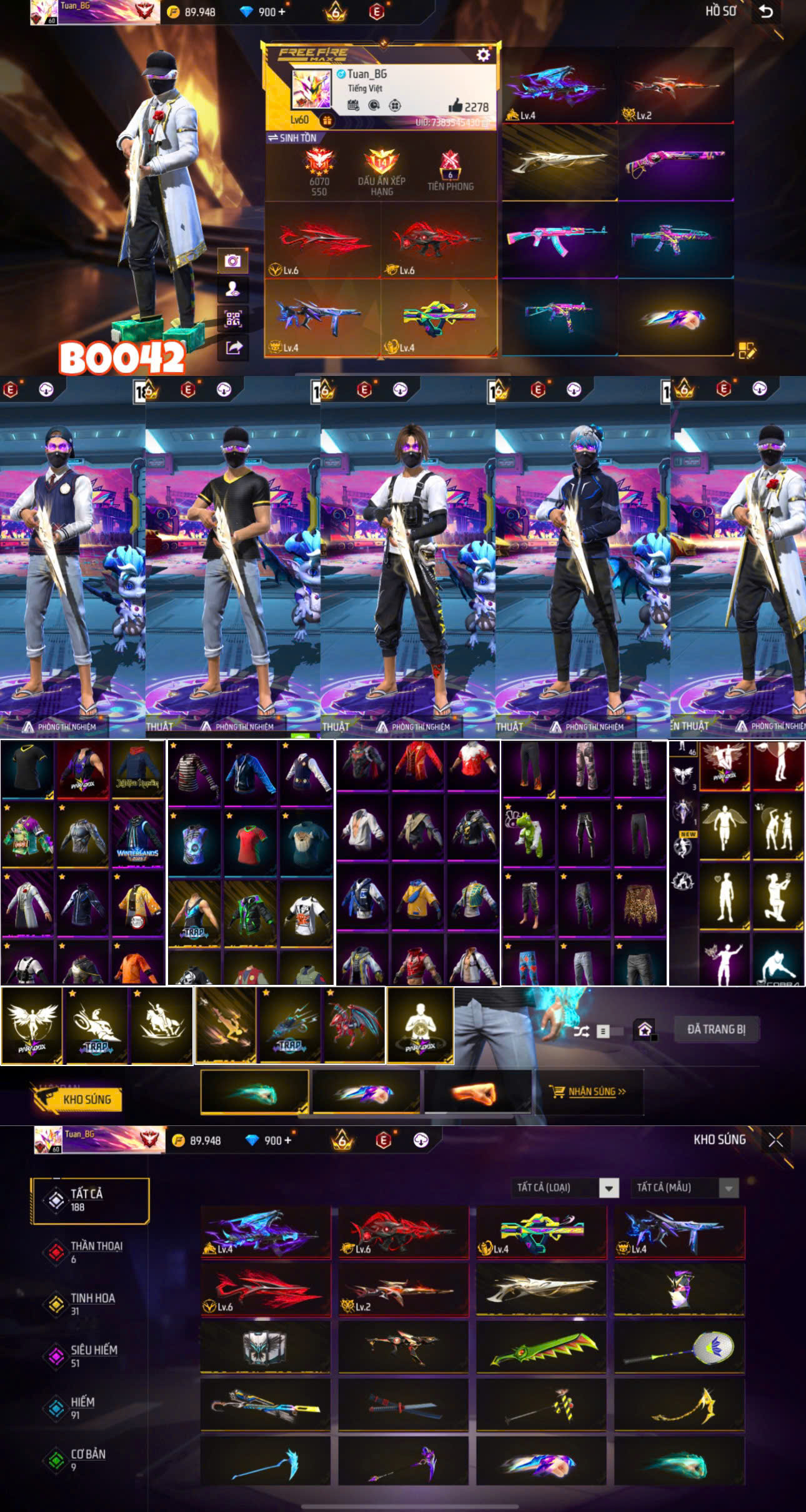Open the Kho Súng armory button
This screenshot has width=806, height=1512.
[79, 1099]
